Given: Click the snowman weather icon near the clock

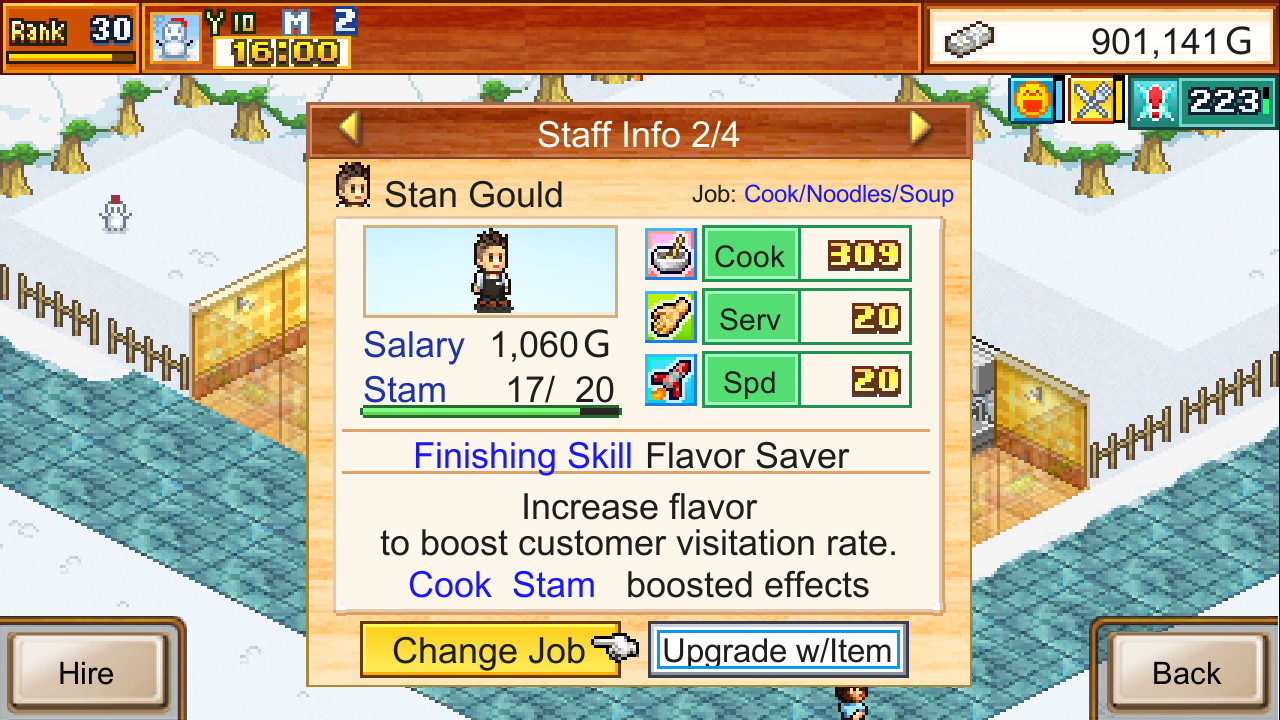Looking at the screenshot, I should [174, 34].
